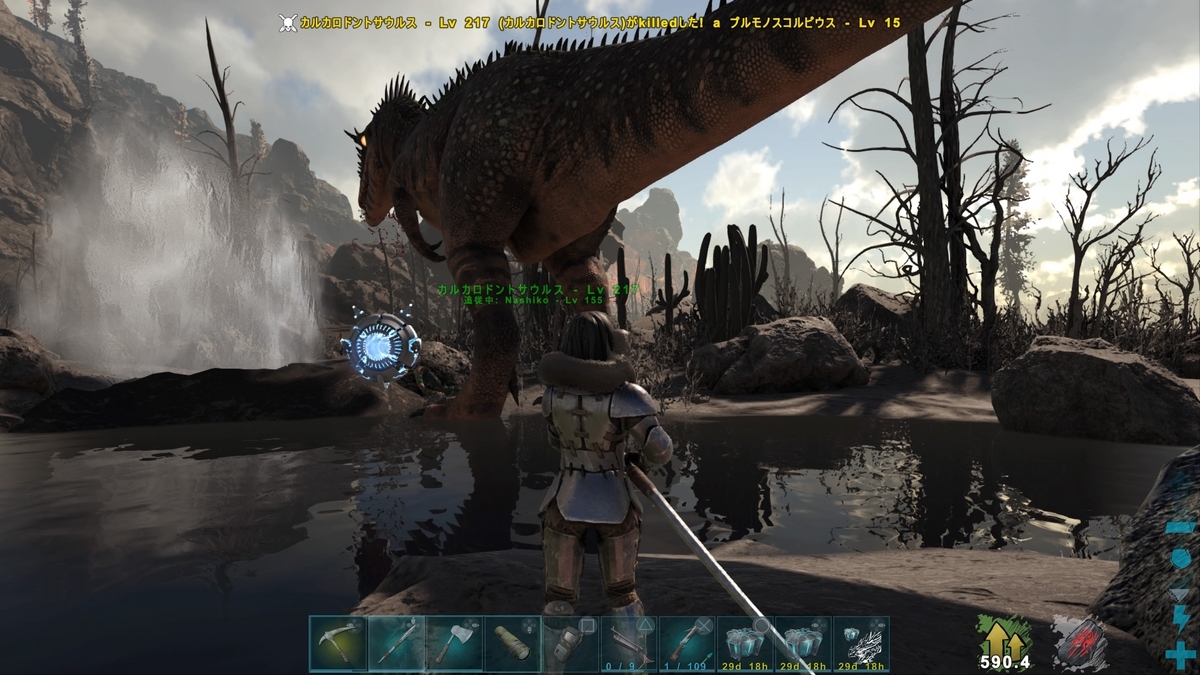
Task: Choose the metal hatchet slot
Action: pos(454,643)
